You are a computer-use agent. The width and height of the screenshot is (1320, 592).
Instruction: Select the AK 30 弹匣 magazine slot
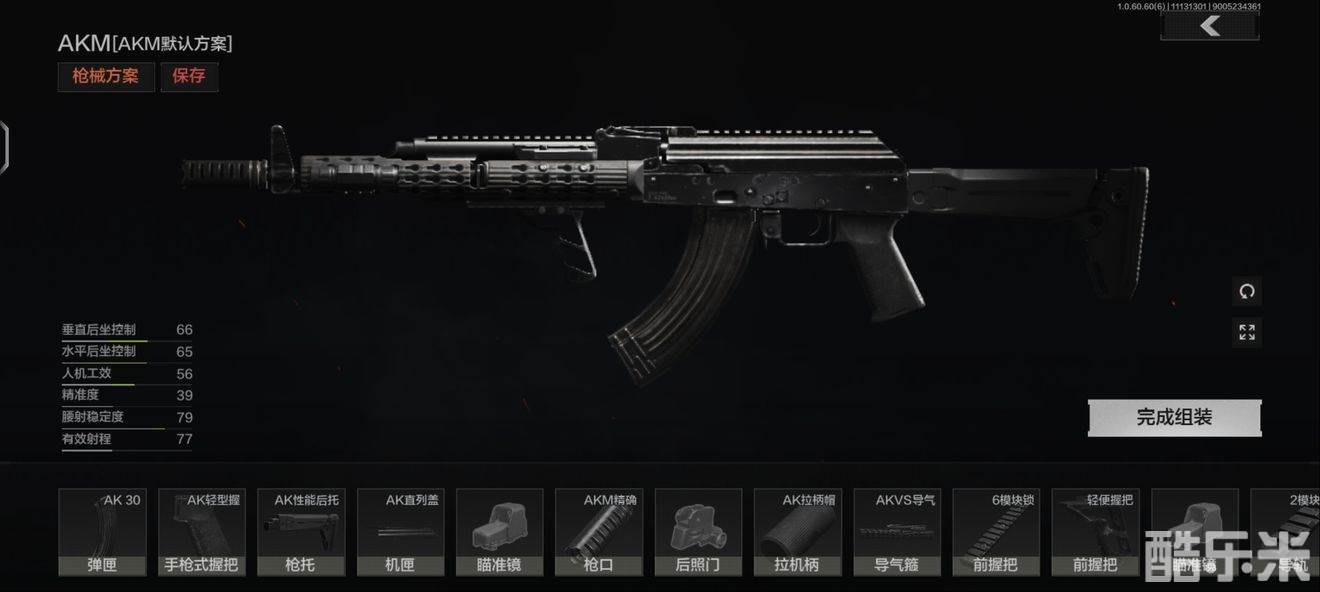click(102, 532)
